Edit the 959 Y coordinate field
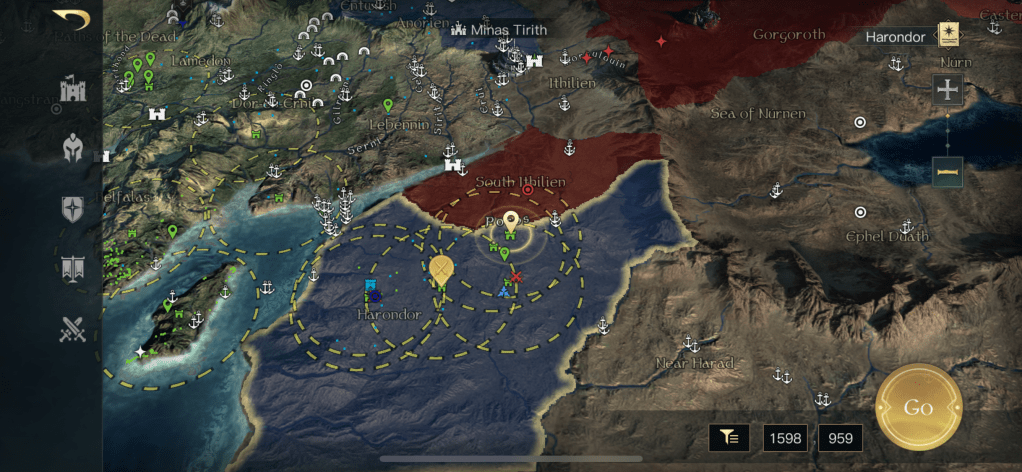The image size is (1022, 472). coord(840,437)
